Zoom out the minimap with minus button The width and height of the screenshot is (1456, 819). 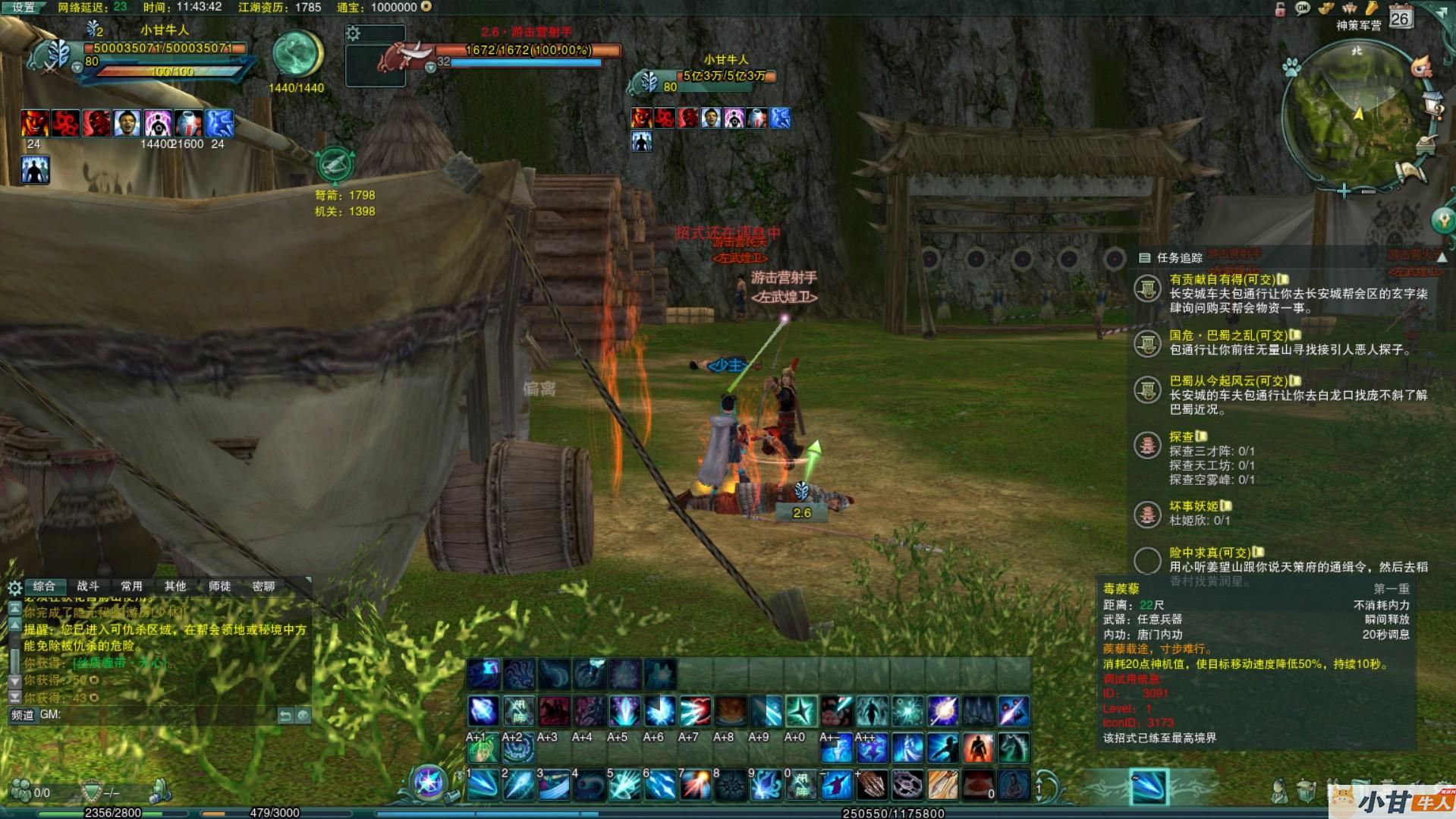point(1368,191)
